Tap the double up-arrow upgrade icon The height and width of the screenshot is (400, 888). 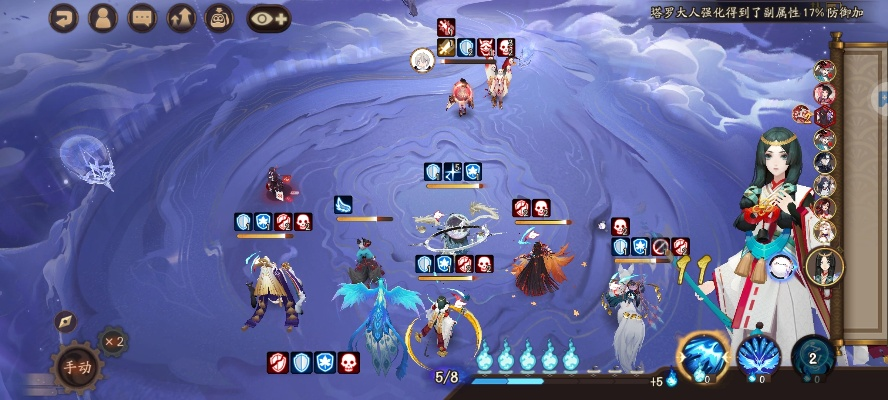point(181,17)
